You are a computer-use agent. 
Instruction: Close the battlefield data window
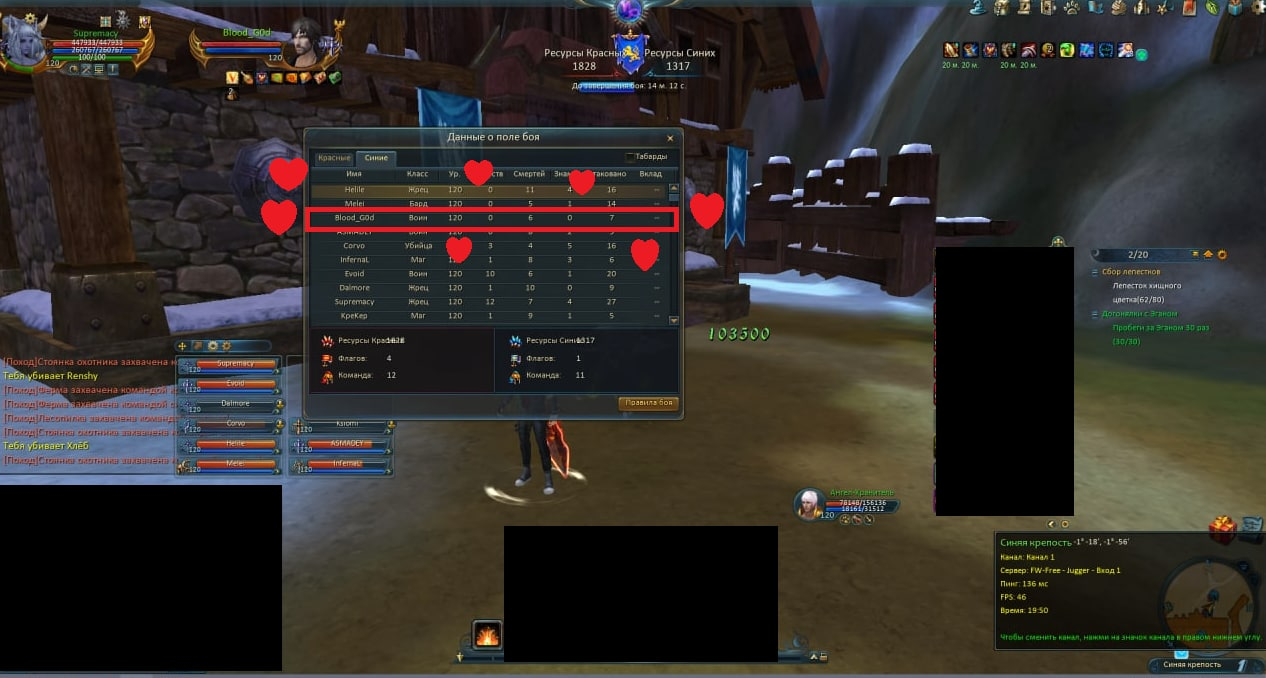pyautogui.click(x=670, y=138)
